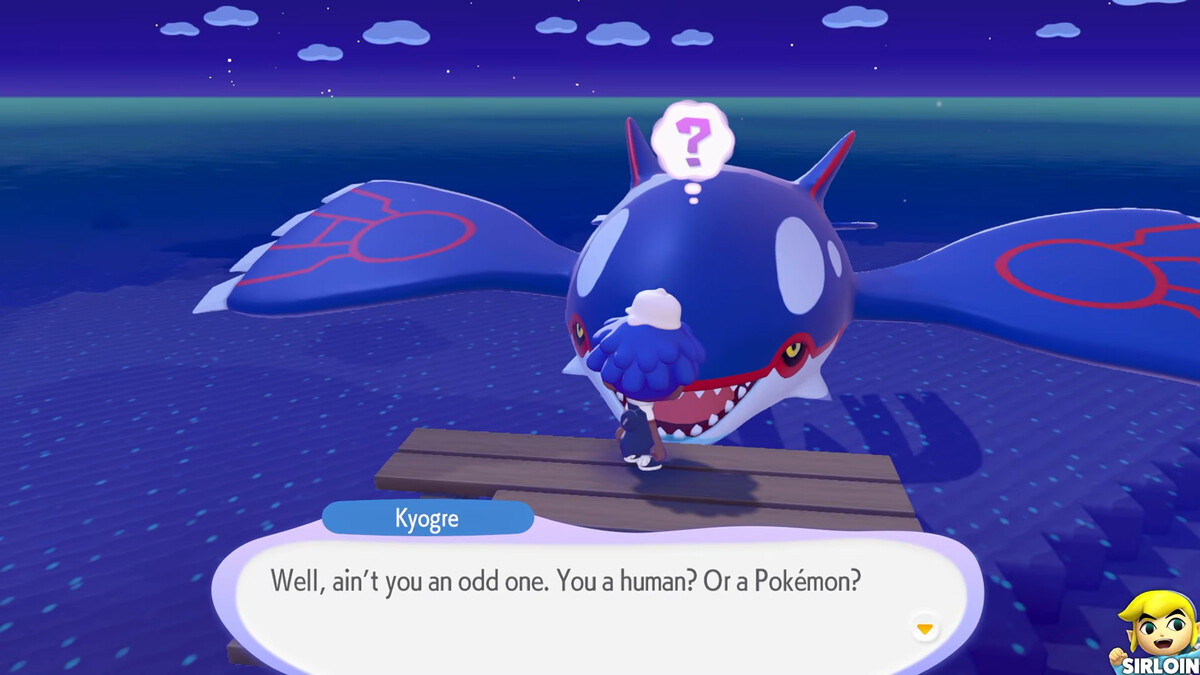Advance dialogue with the orange arrow
This screenshot has width=1200, height=675.
(925, 629)
